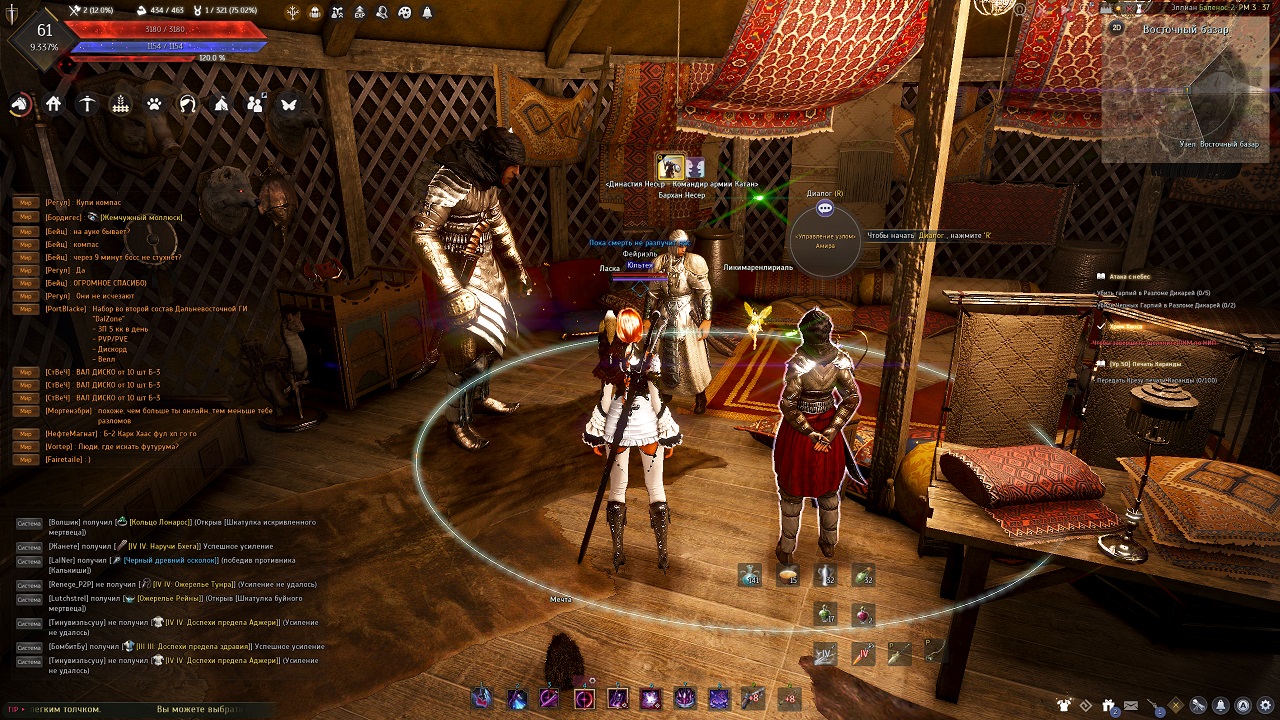Viewport: 1280px width, 720px height.
Task: Activate the purple circle skill in slot 4
Action: pyautogui.click(x=584, y=697)
